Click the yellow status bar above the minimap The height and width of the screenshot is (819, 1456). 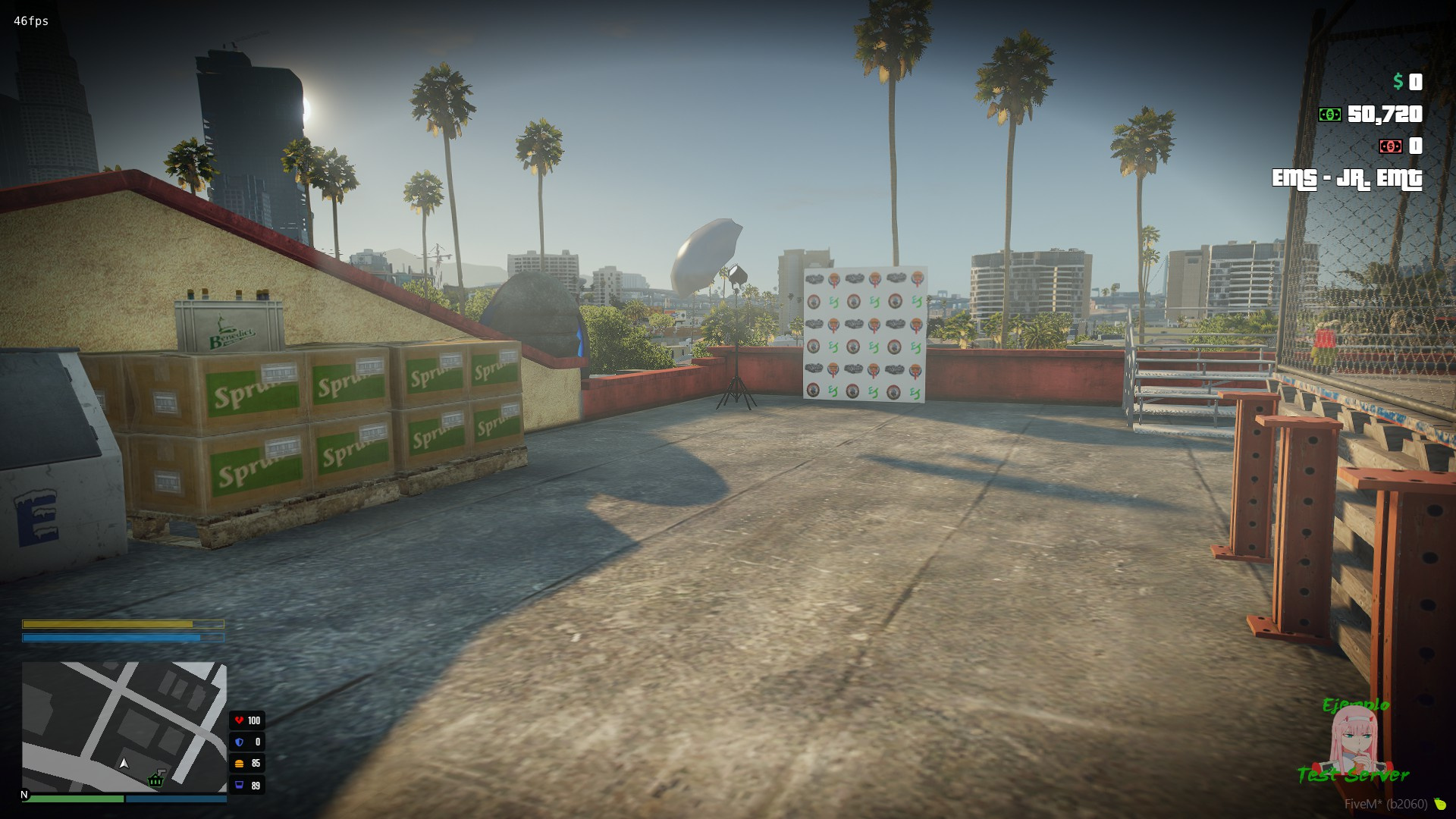tap(124, 625)
